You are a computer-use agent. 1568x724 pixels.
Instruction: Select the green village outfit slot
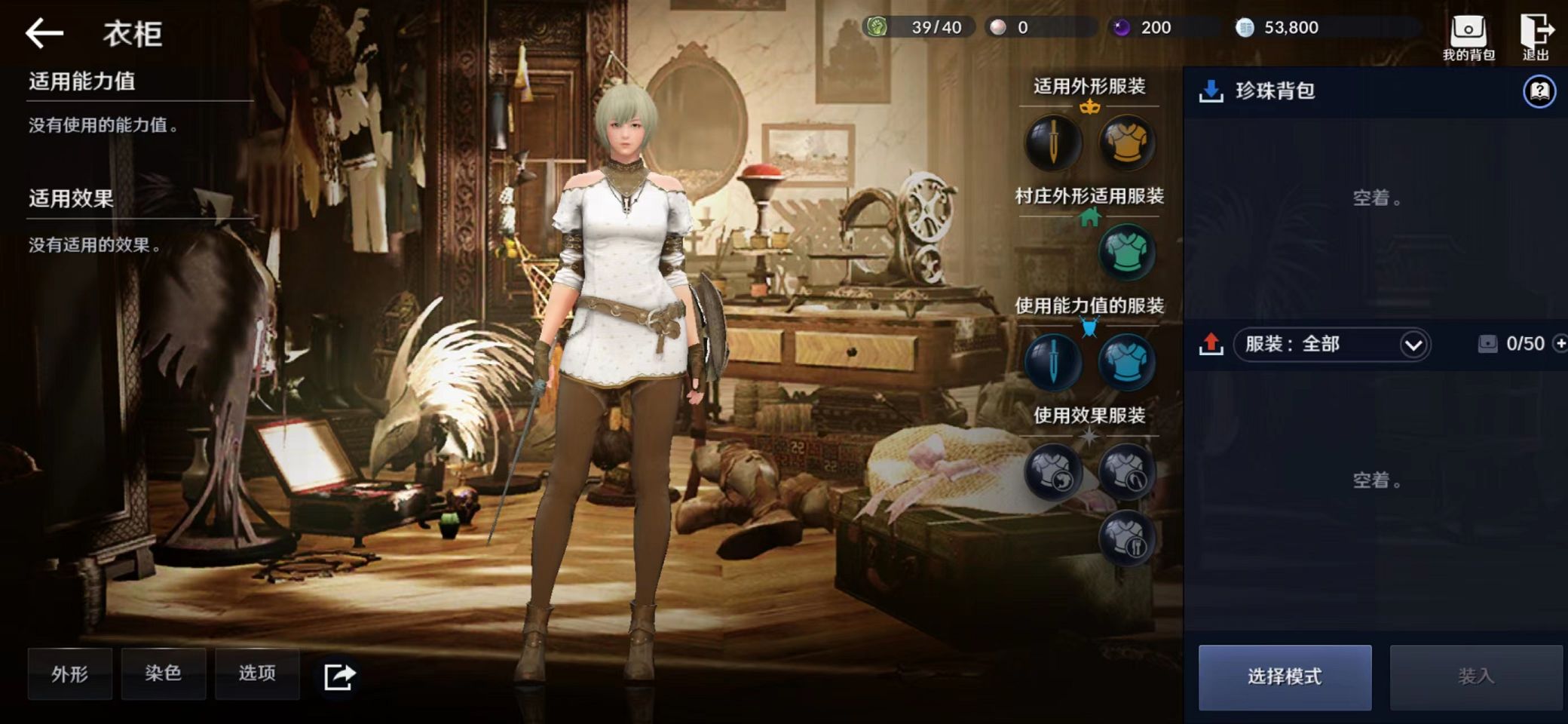(1126, 252)
